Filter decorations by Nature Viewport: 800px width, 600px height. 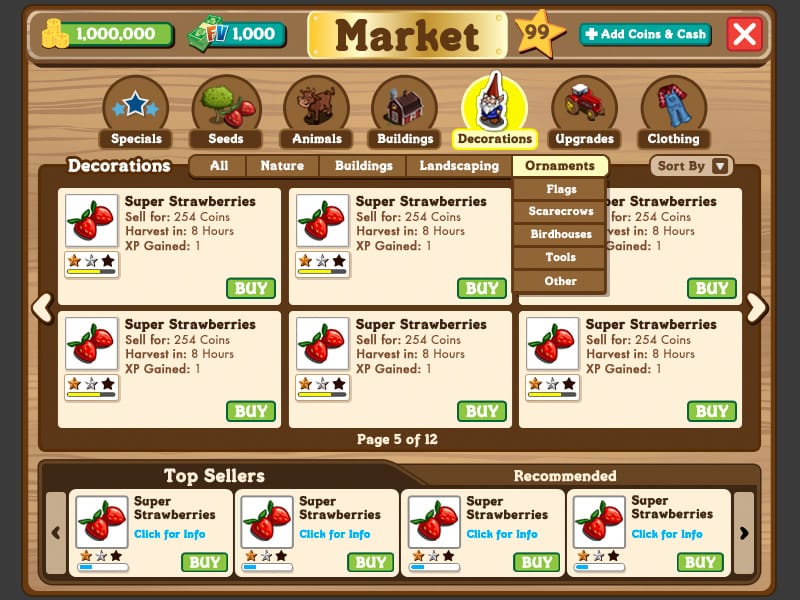(282, 166)
